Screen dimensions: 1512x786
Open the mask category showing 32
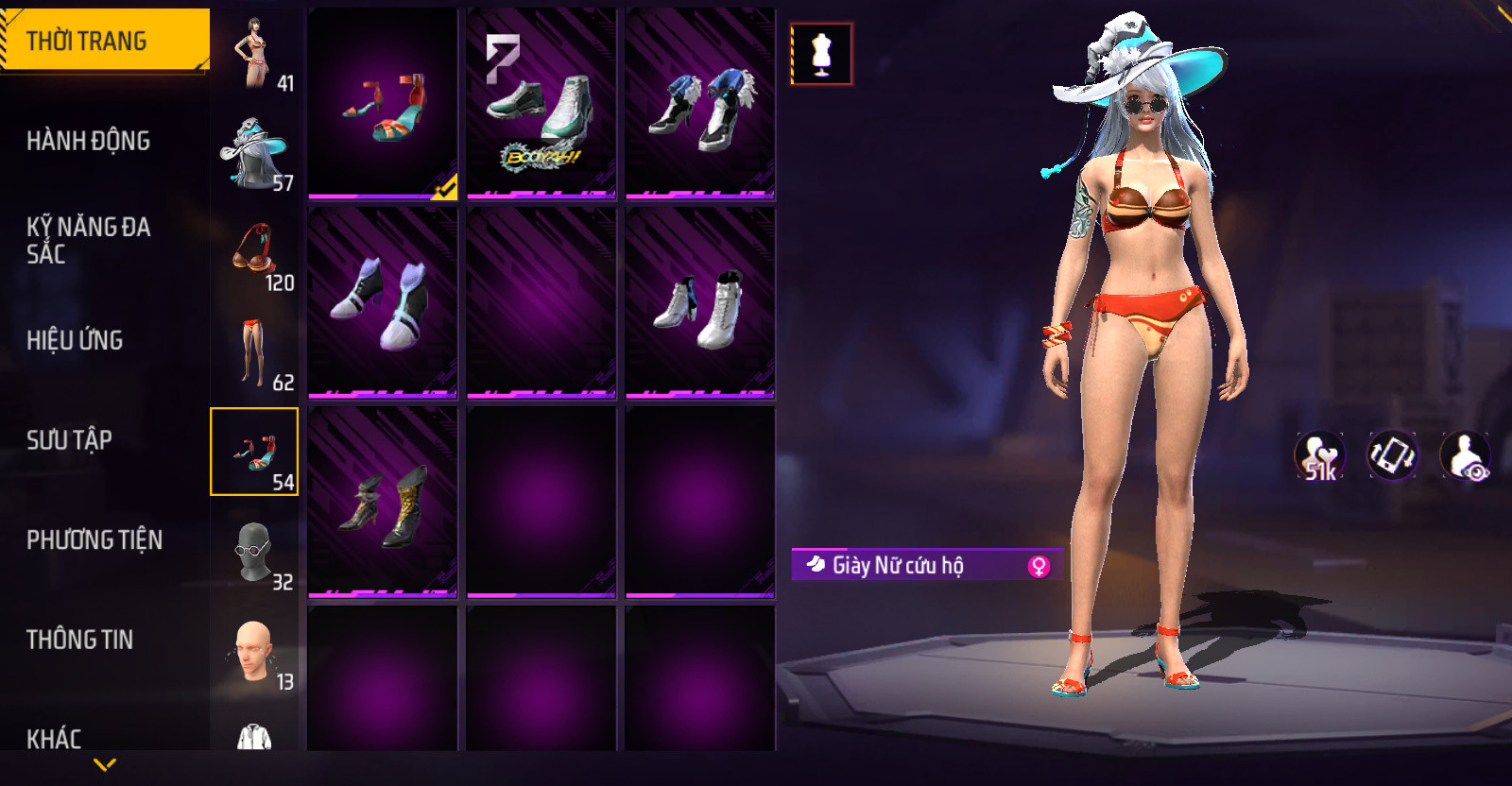pyautogui.click(x=254, y=554)
